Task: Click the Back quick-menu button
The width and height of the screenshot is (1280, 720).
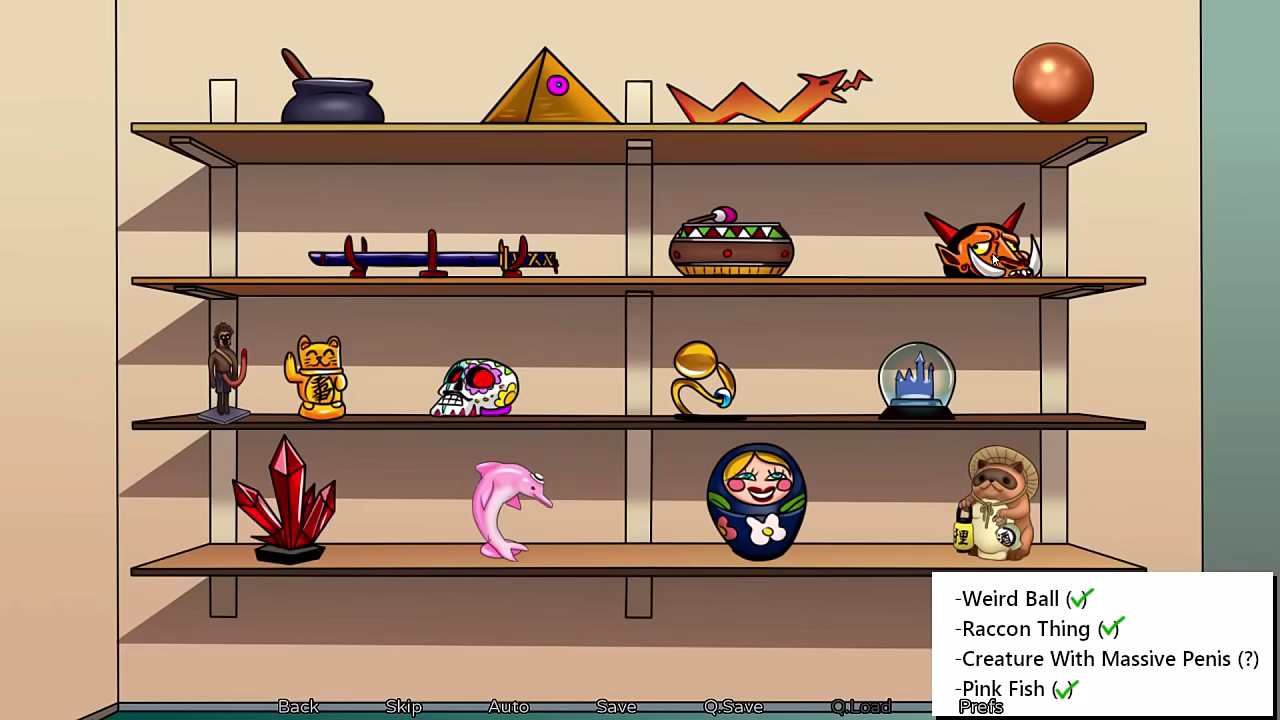Action: click(298, 706)
